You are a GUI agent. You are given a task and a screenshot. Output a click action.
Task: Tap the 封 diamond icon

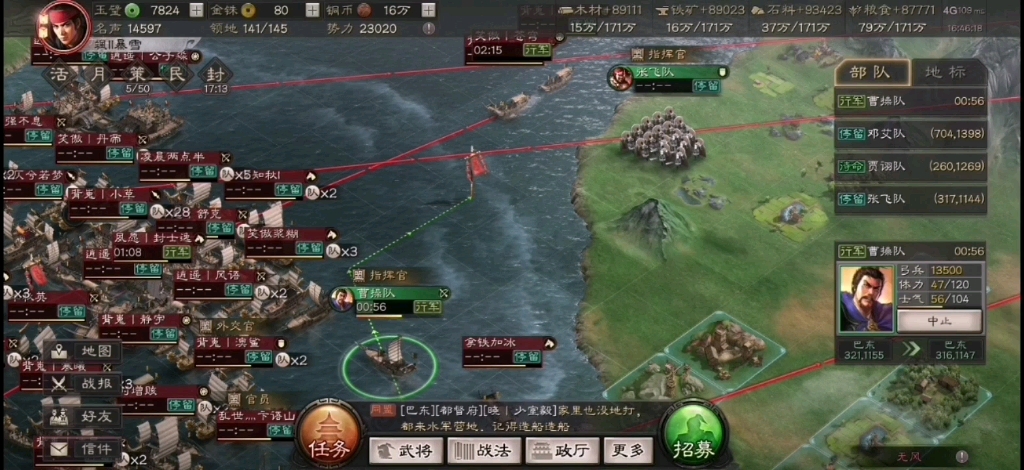(215, 75)
